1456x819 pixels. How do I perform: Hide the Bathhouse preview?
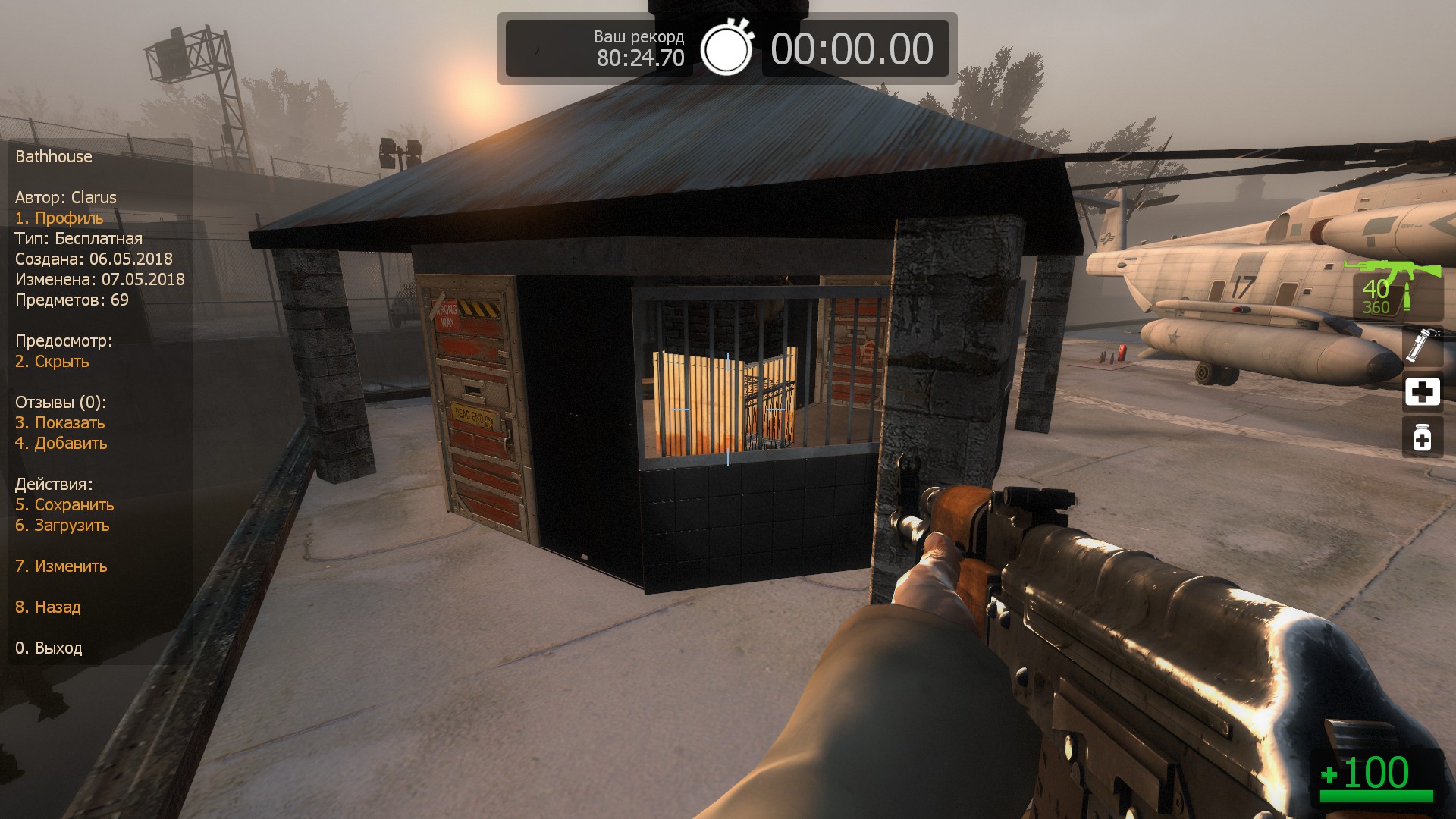[52, 362]
